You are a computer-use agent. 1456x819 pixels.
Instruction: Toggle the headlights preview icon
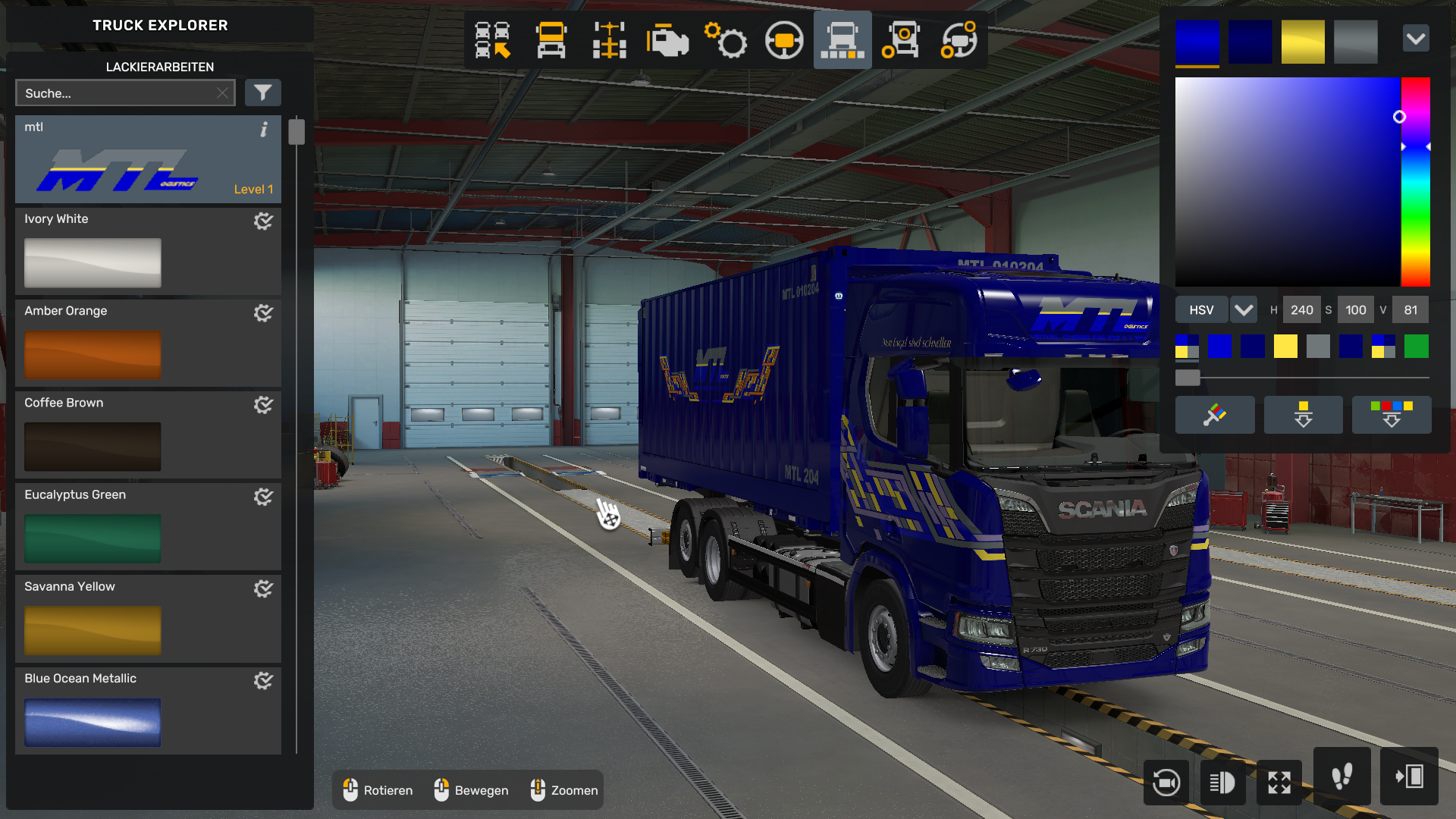pos(1222,783)
